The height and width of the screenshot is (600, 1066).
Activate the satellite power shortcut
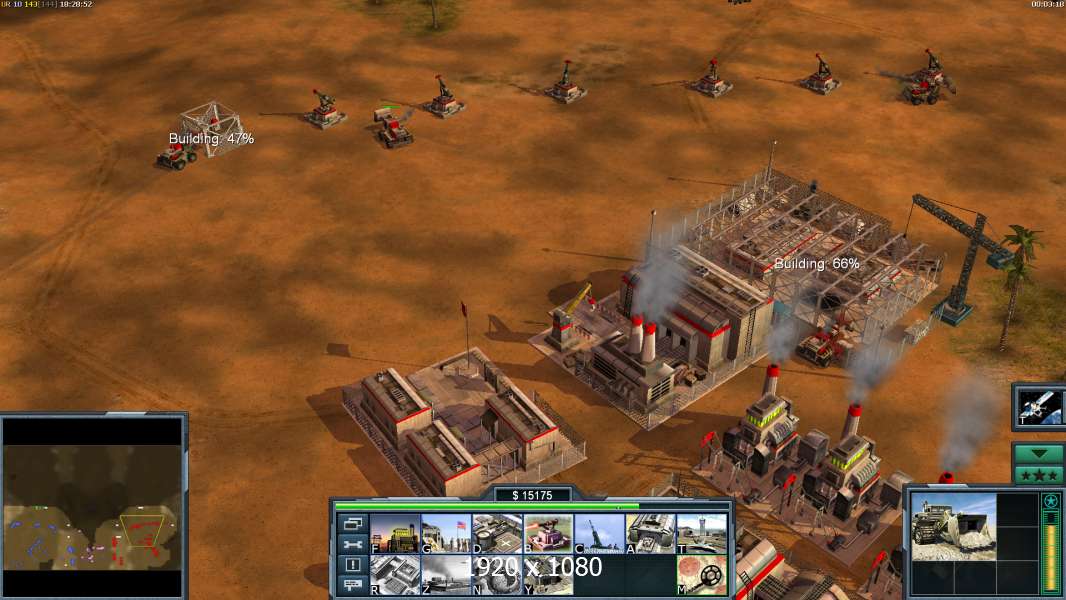[1037, 407]
